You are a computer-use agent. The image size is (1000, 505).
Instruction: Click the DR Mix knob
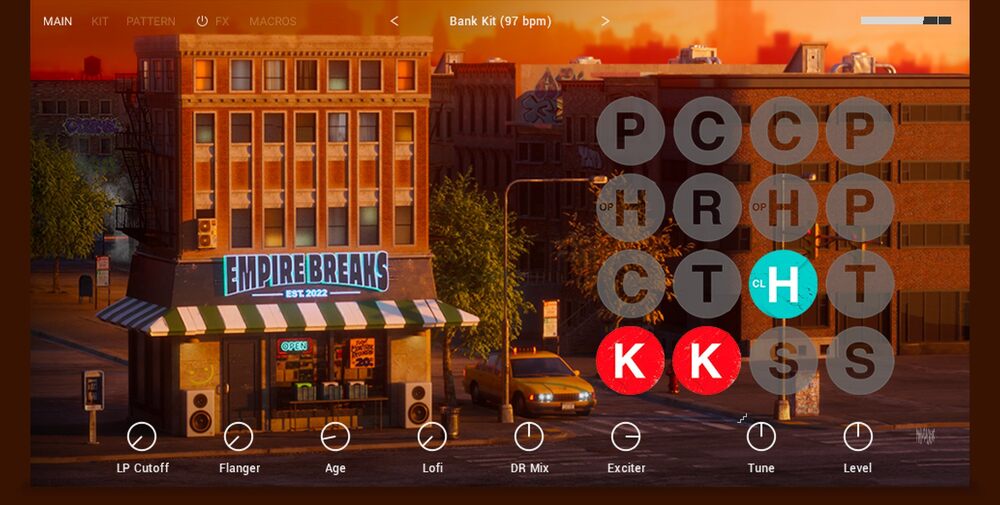(x=528, y=436)
